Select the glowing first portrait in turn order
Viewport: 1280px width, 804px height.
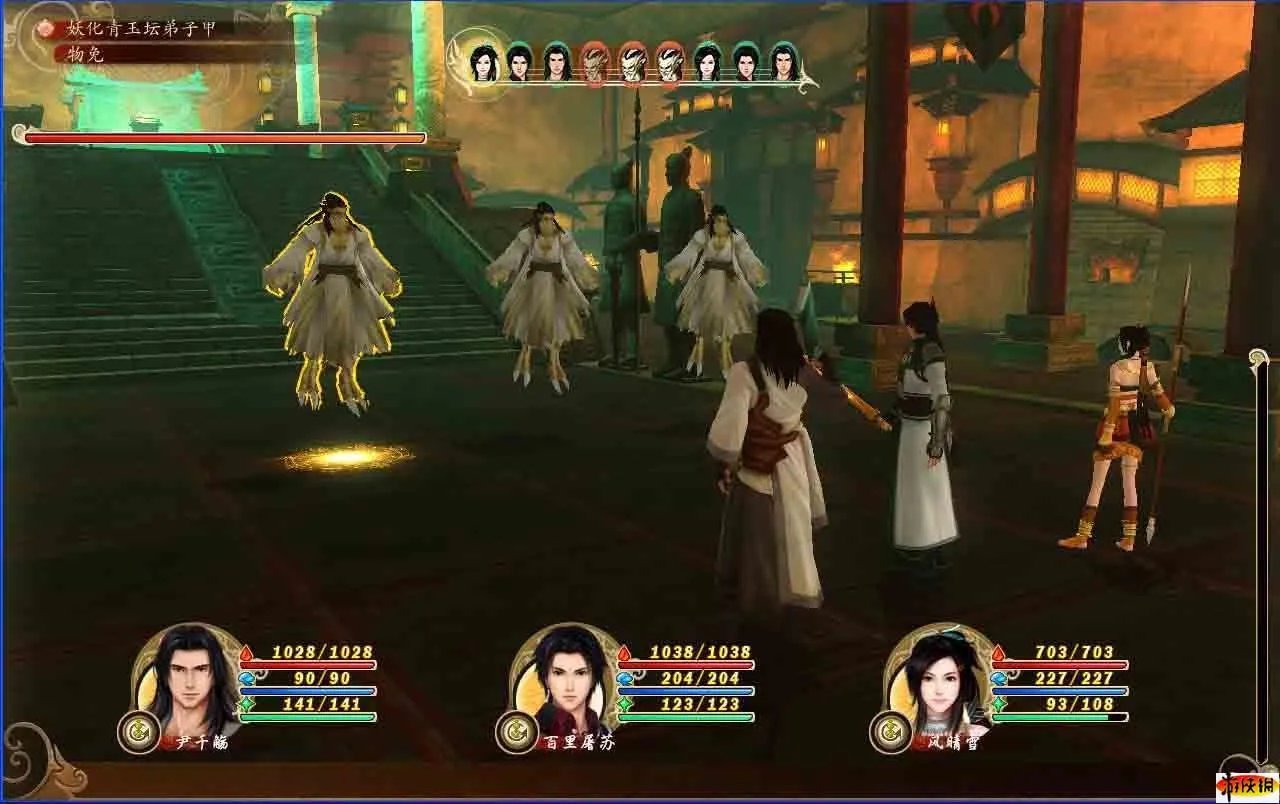point(483,62)
